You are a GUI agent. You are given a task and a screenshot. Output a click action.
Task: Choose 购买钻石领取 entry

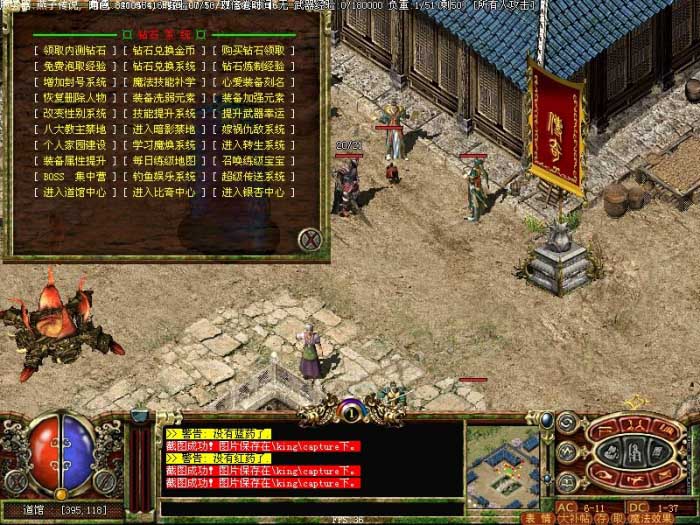point(253,50)
